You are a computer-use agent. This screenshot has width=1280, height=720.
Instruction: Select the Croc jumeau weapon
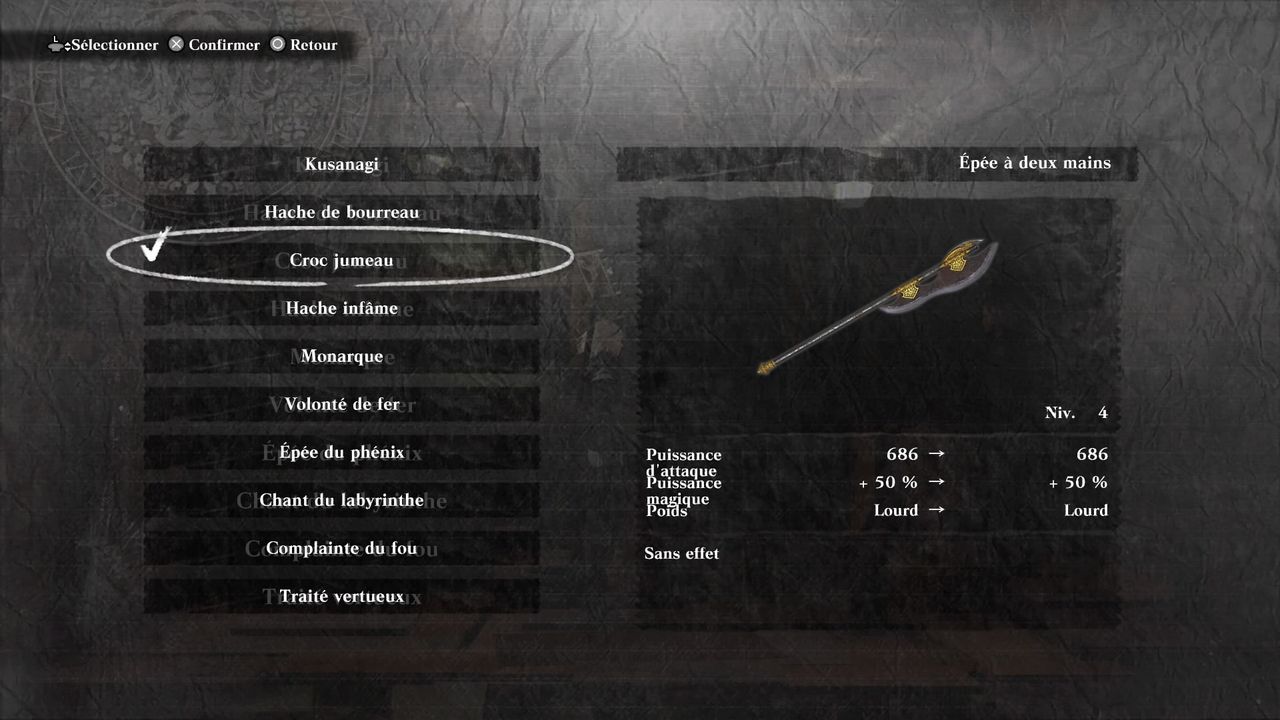click(x=341, y=260)
